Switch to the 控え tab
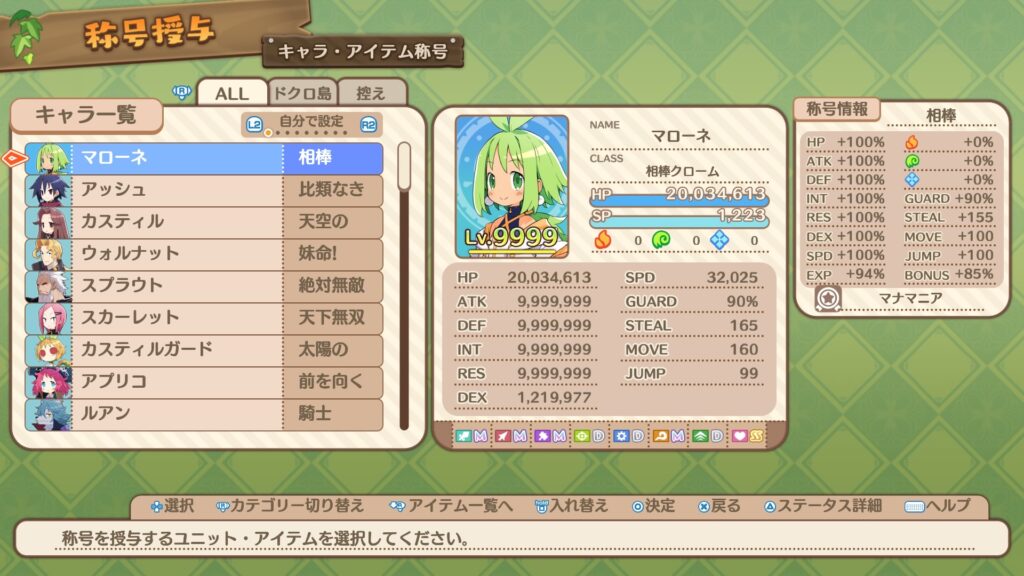Image resolution: width=1024 pixels, height=576 pixels. tap(371, 93)
